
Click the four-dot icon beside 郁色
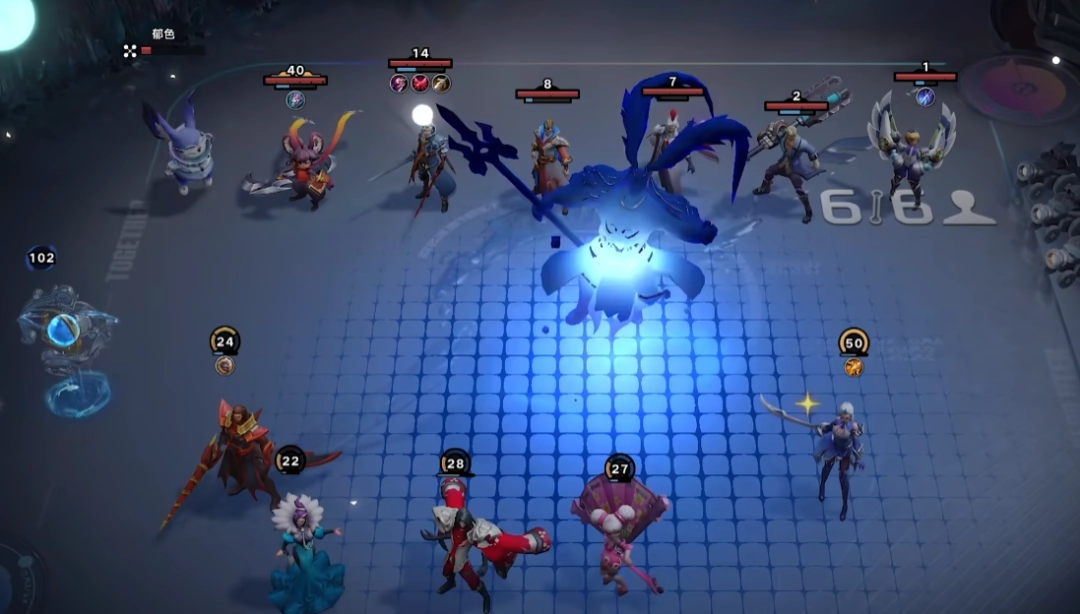click(x=130, y=50)
